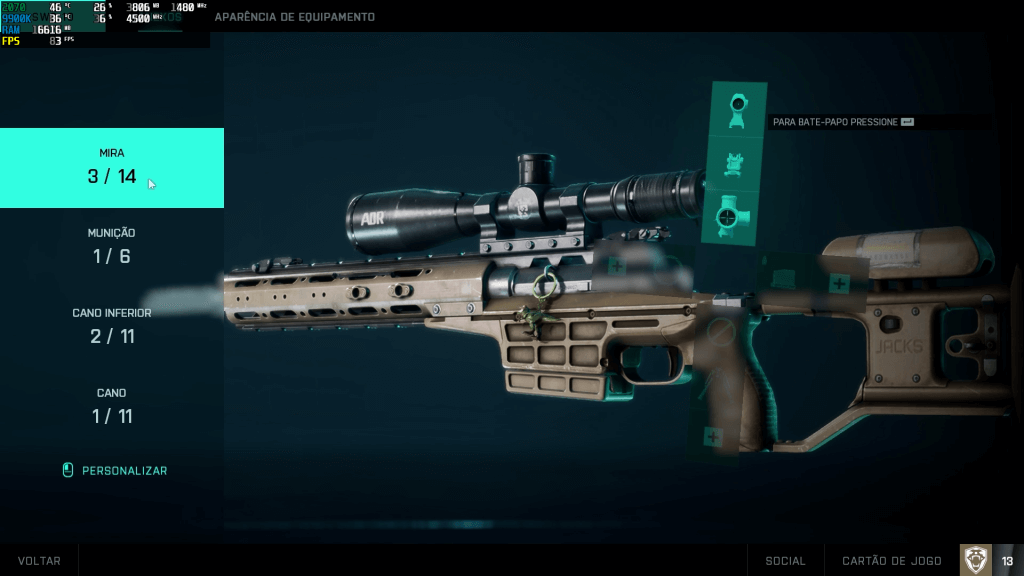Open Cartão de Jogo
Image resolution: width=1024 pixels, height=576 pixels.
pos(892,561)
